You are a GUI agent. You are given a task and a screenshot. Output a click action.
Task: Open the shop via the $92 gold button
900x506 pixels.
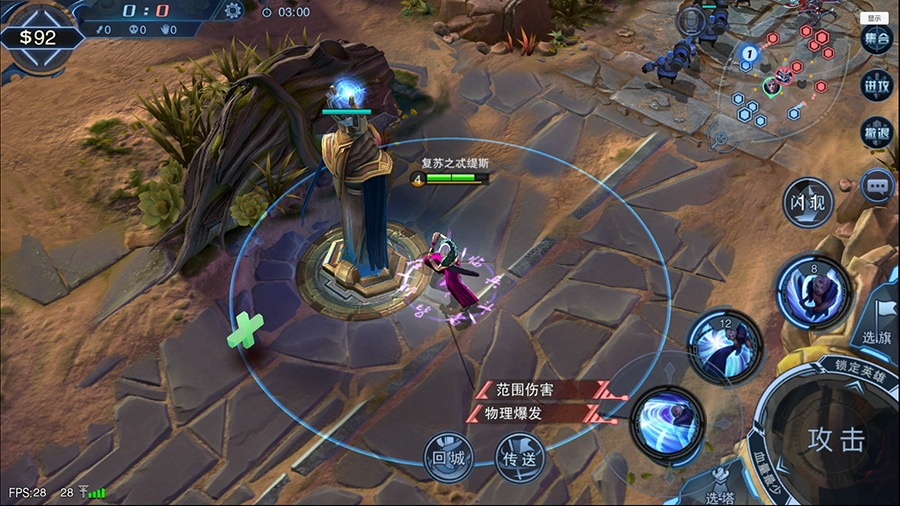click(x=38, y=38)
